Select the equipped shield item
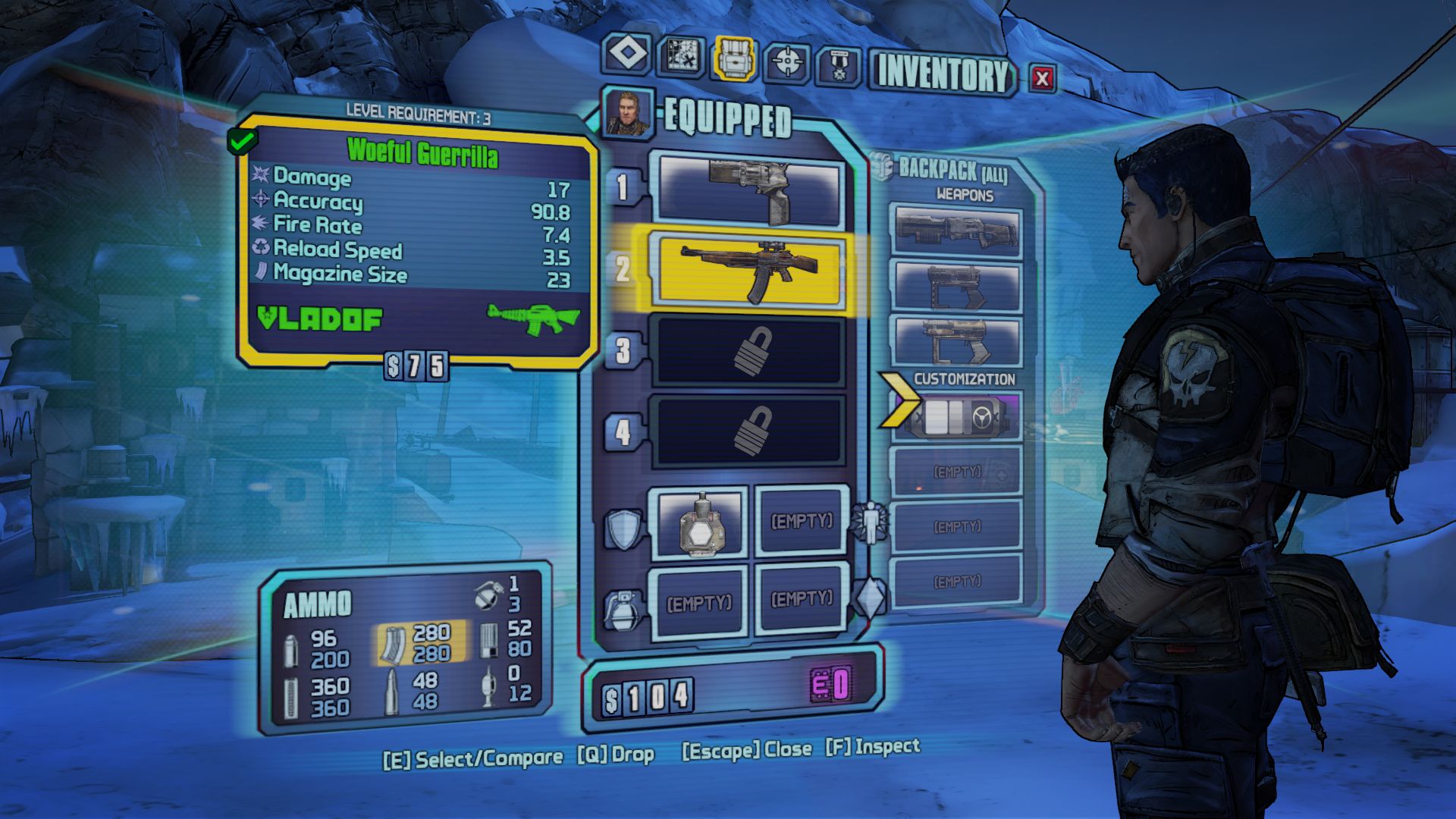This screenshot has height=819, width=1456. point(698,523)
